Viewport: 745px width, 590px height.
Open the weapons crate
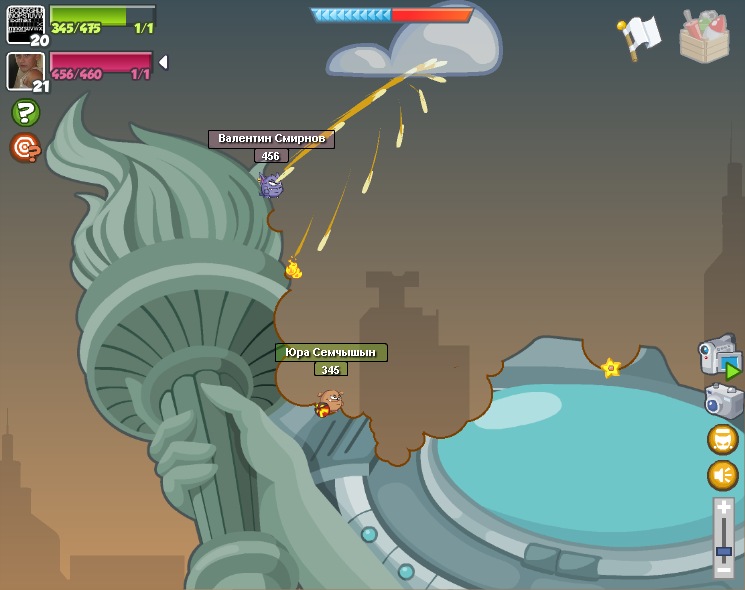704,37
